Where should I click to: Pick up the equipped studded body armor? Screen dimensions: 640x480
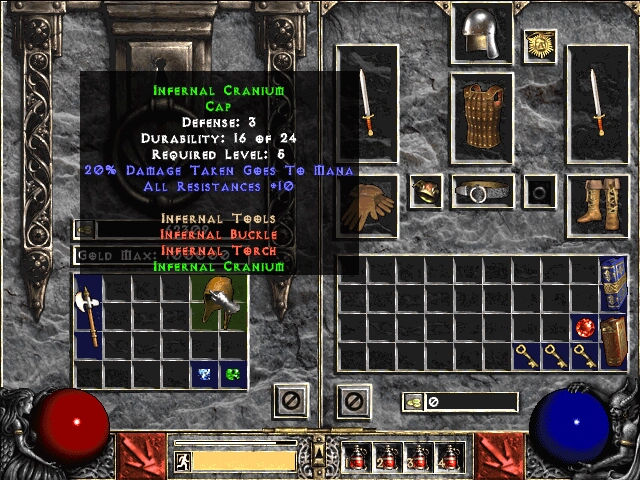click(482, 117)
